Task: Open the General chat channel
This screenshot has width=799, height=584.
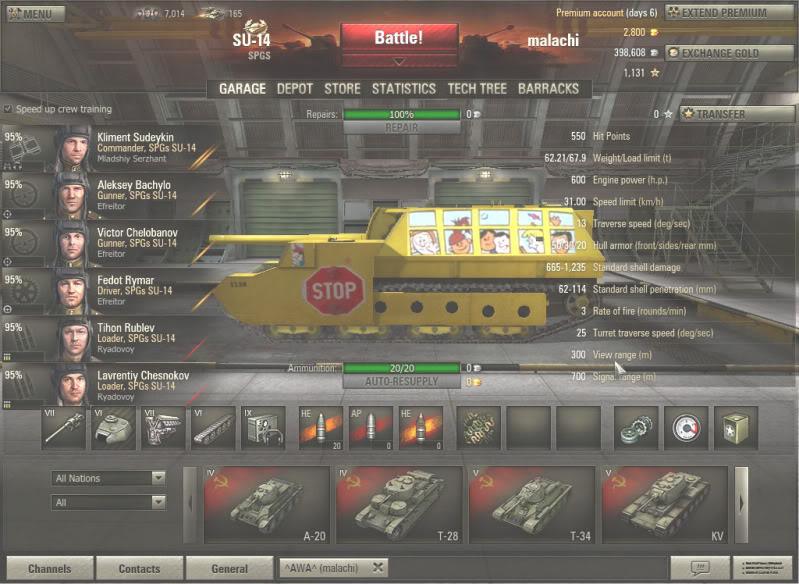Action: [x=229, y=569]
